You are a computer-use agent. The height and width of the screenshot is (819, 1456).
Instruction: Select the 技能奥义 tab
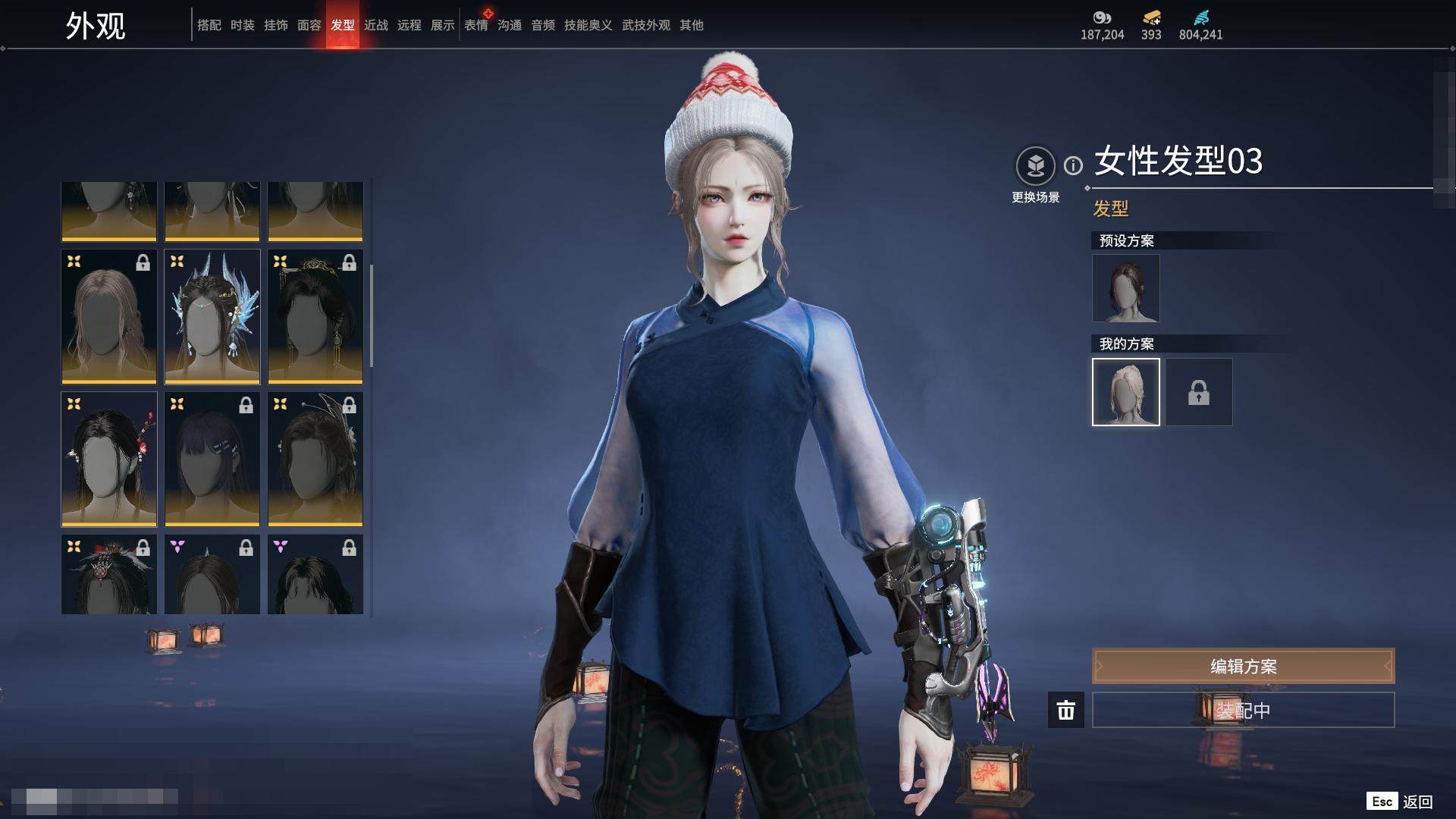tap(588, 25)
